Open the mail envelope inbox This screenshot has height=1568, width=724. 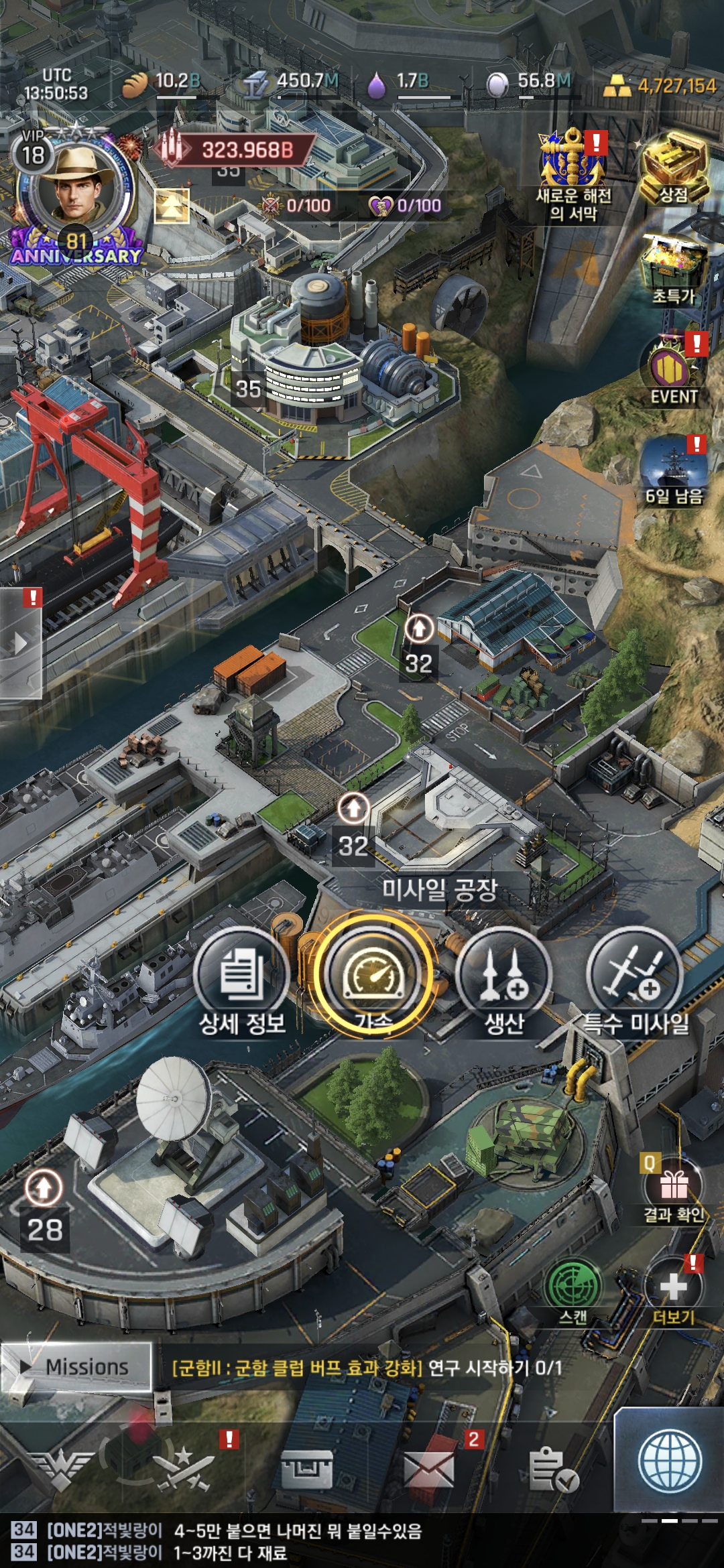pos(429,1469)
